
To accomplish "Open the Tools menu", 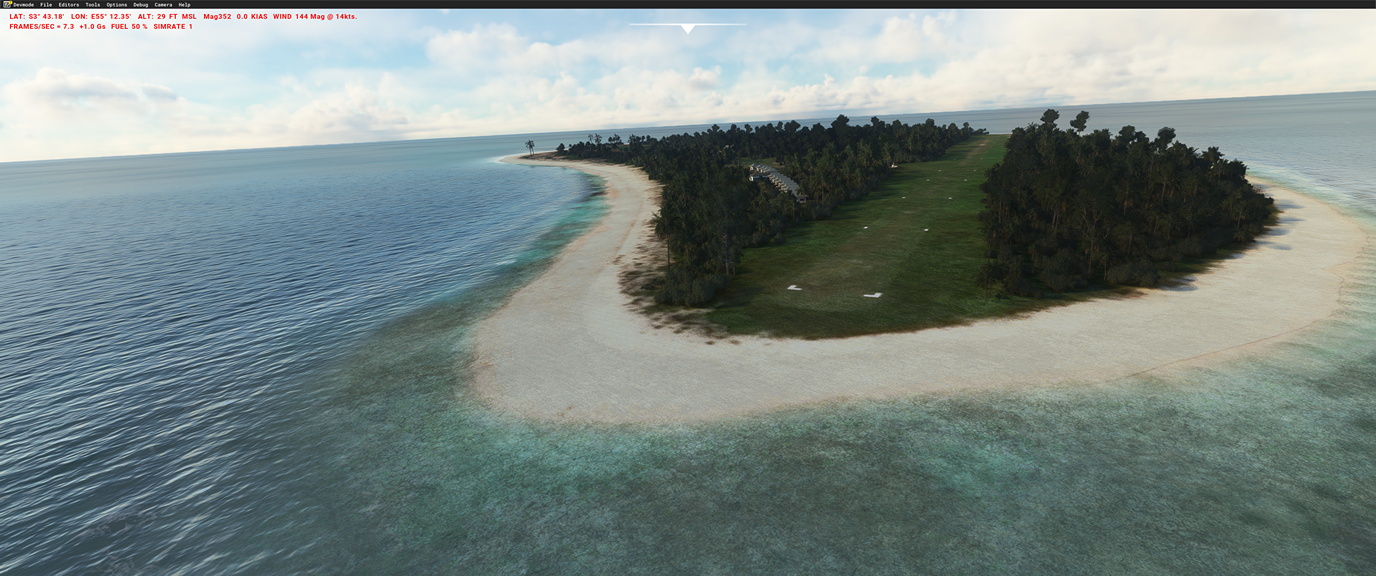I will click(93, 5).
